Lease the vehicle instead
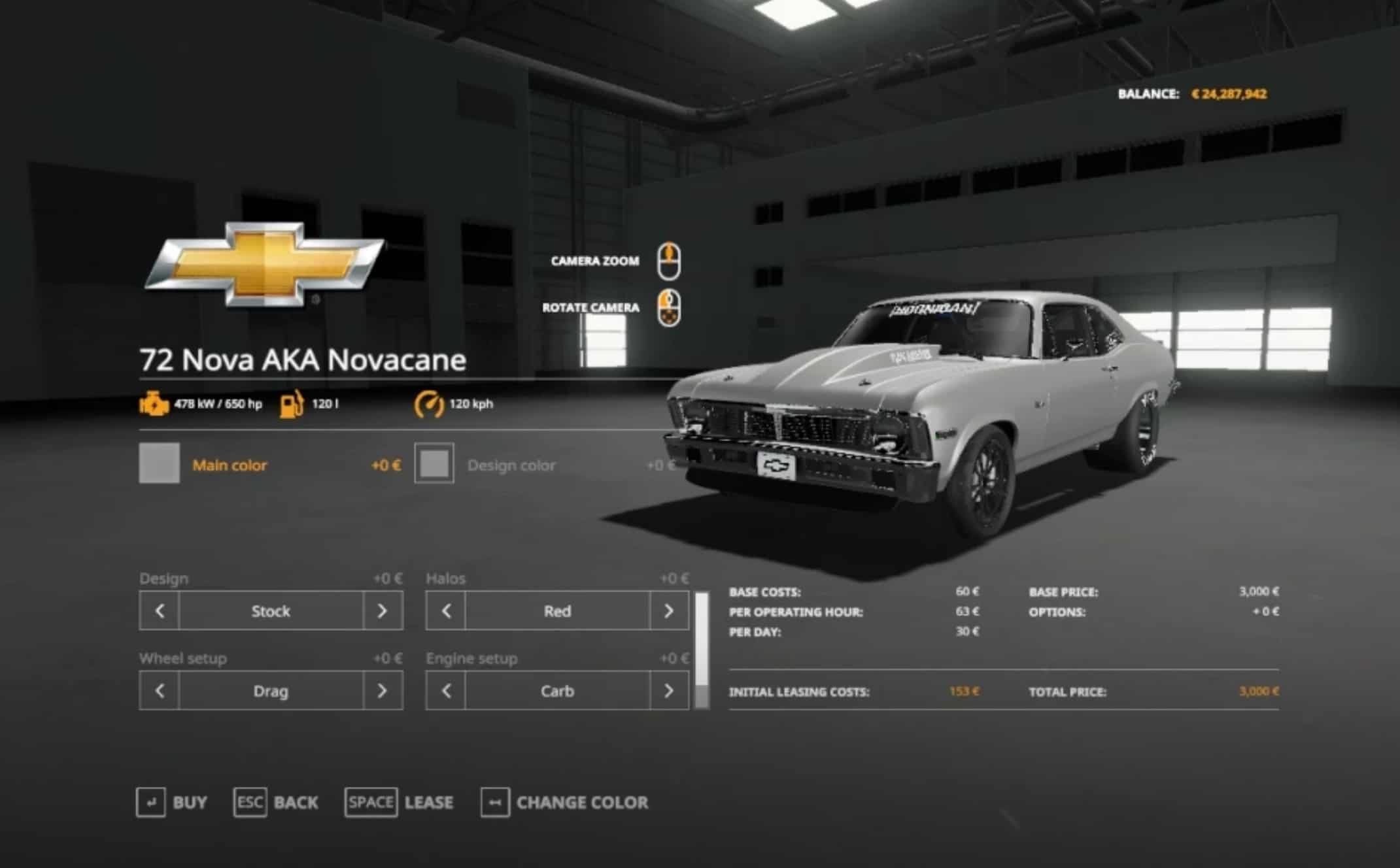Screen dimensions: 1400x868 (x=399, y=803)
